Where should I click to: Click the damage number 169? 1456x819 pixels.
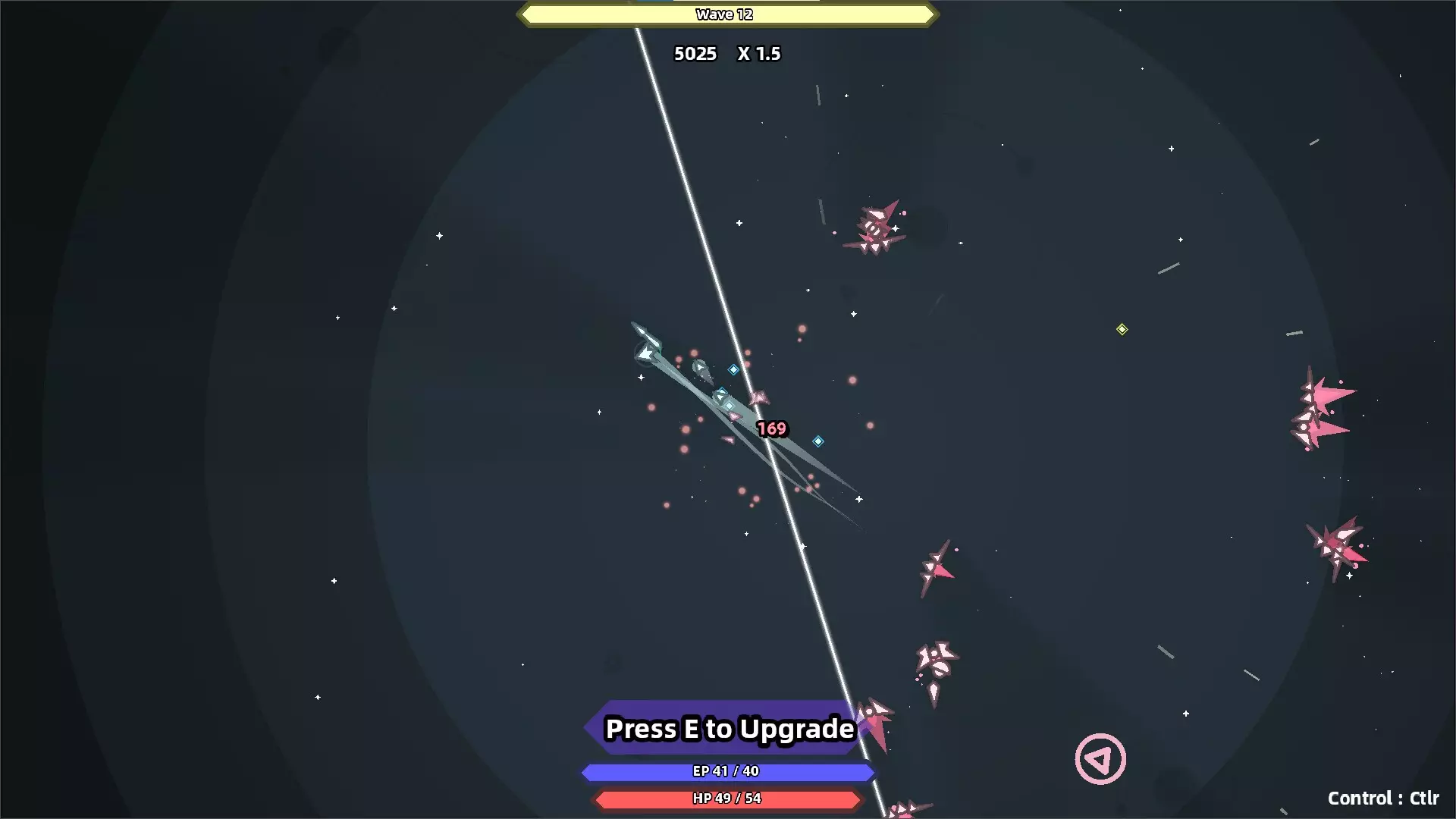[770, 428]
